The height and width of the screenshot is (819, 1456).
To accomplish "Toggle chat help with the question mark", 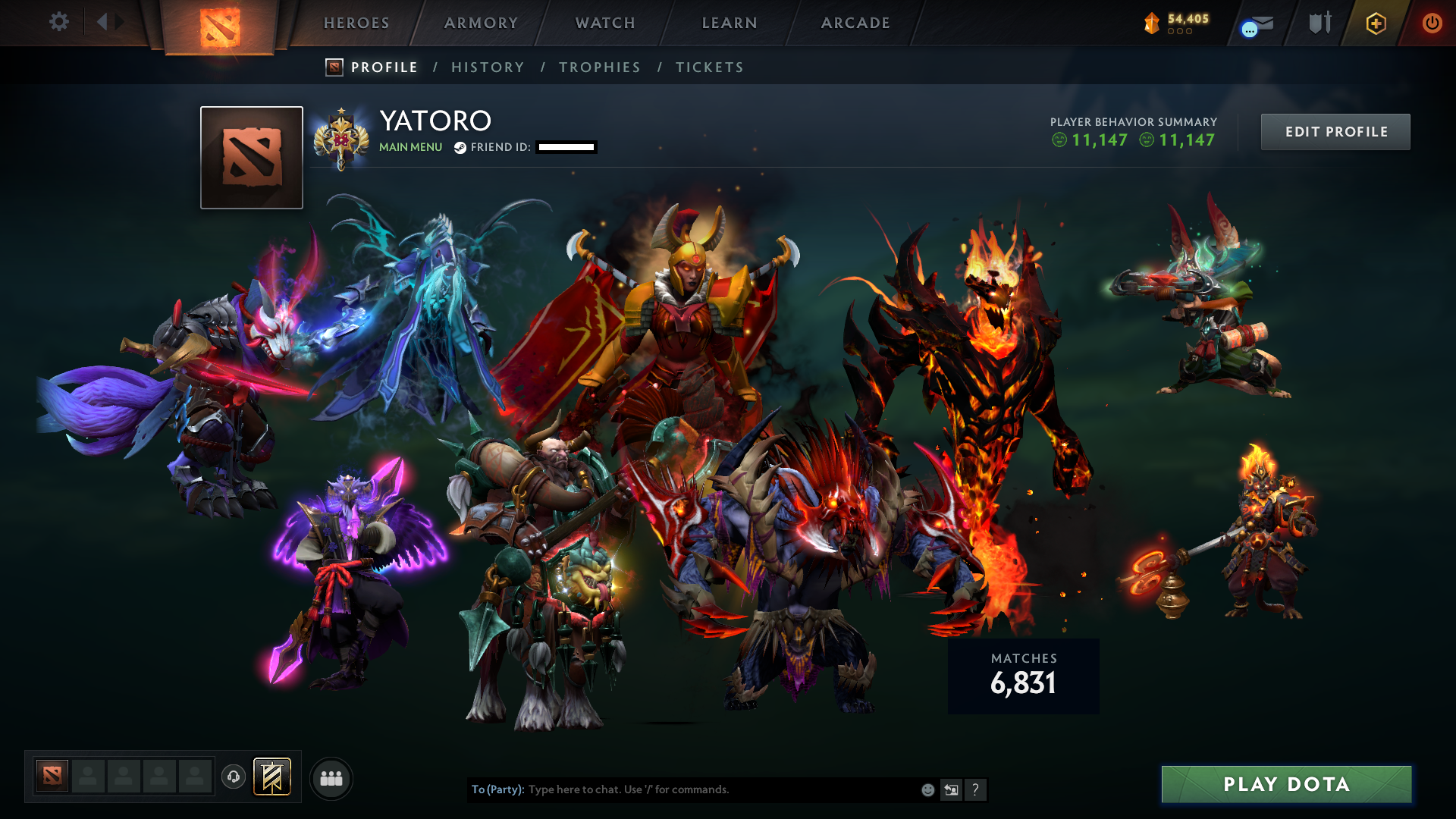I will coord(976,789).
